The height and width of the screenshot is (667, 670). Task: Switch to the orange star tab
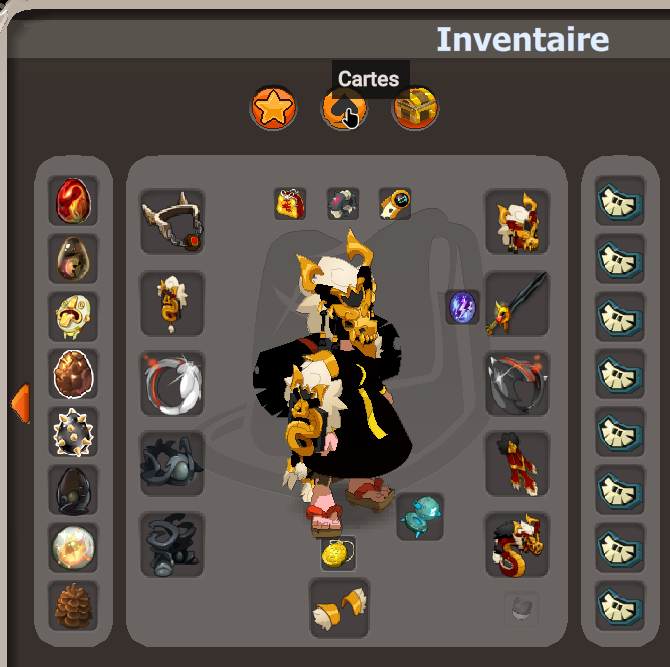(273, 108)
